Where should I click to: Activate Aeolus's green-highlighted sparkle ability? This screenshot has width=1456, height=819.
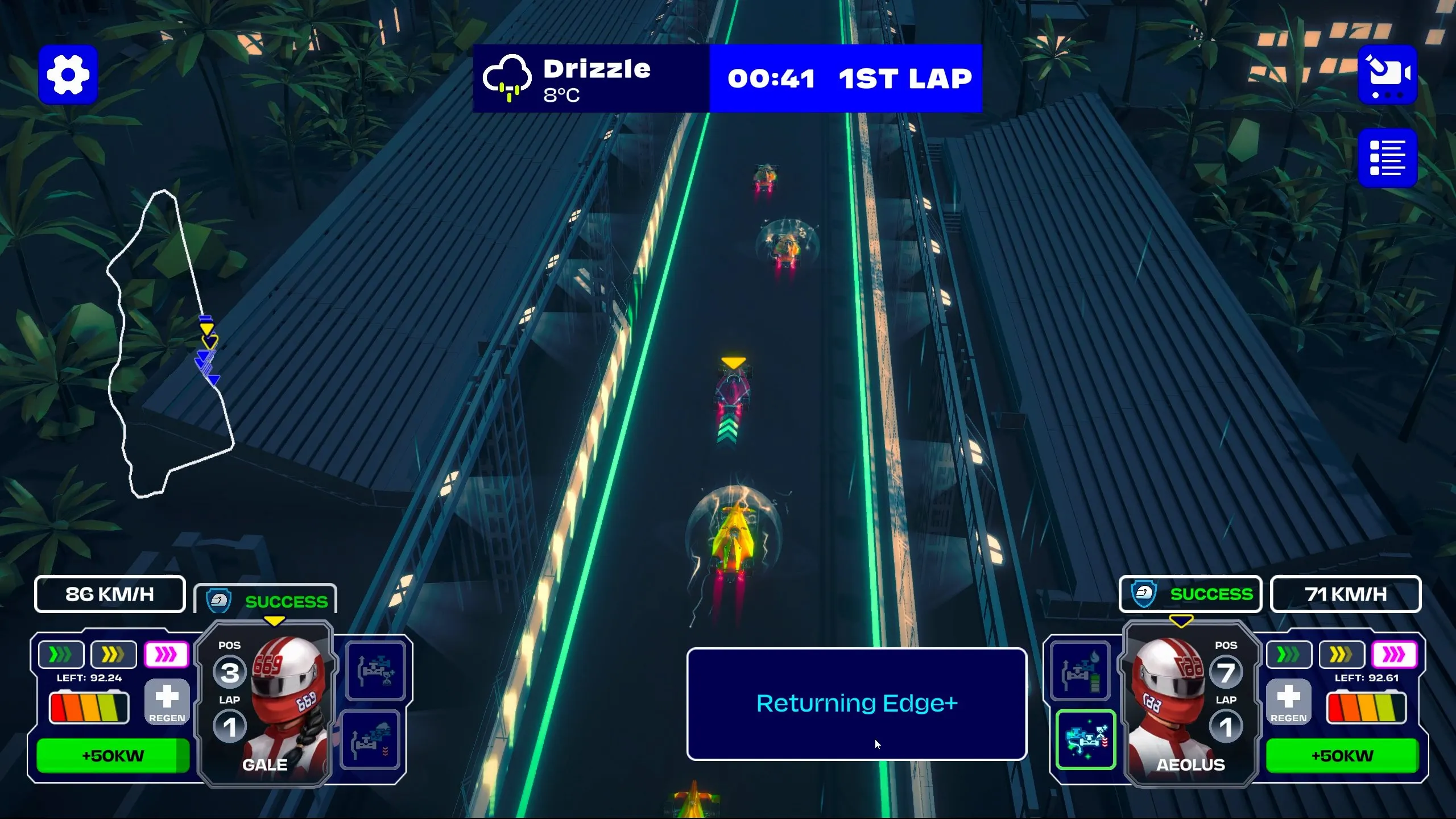pyautogui.click(x=1086, y=740)
